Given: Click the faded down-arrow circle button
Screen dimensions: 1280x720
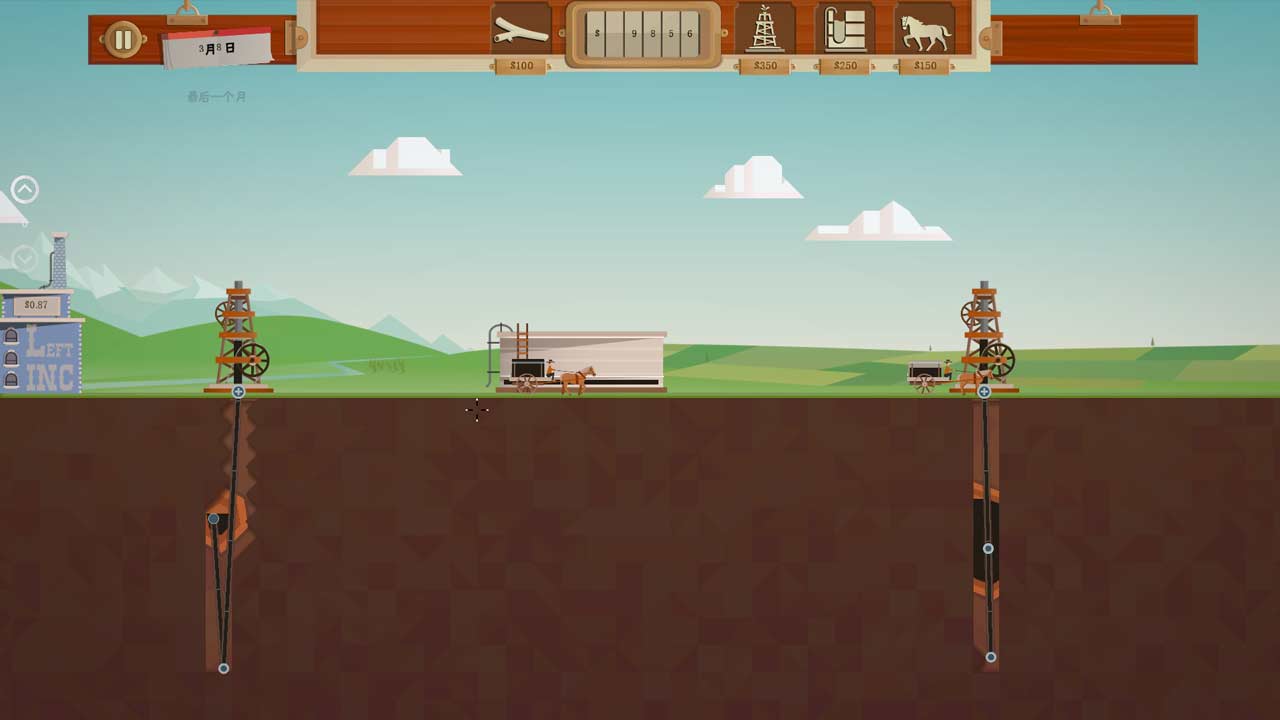Looking at the screenshot, I should [x=25, y=260].
